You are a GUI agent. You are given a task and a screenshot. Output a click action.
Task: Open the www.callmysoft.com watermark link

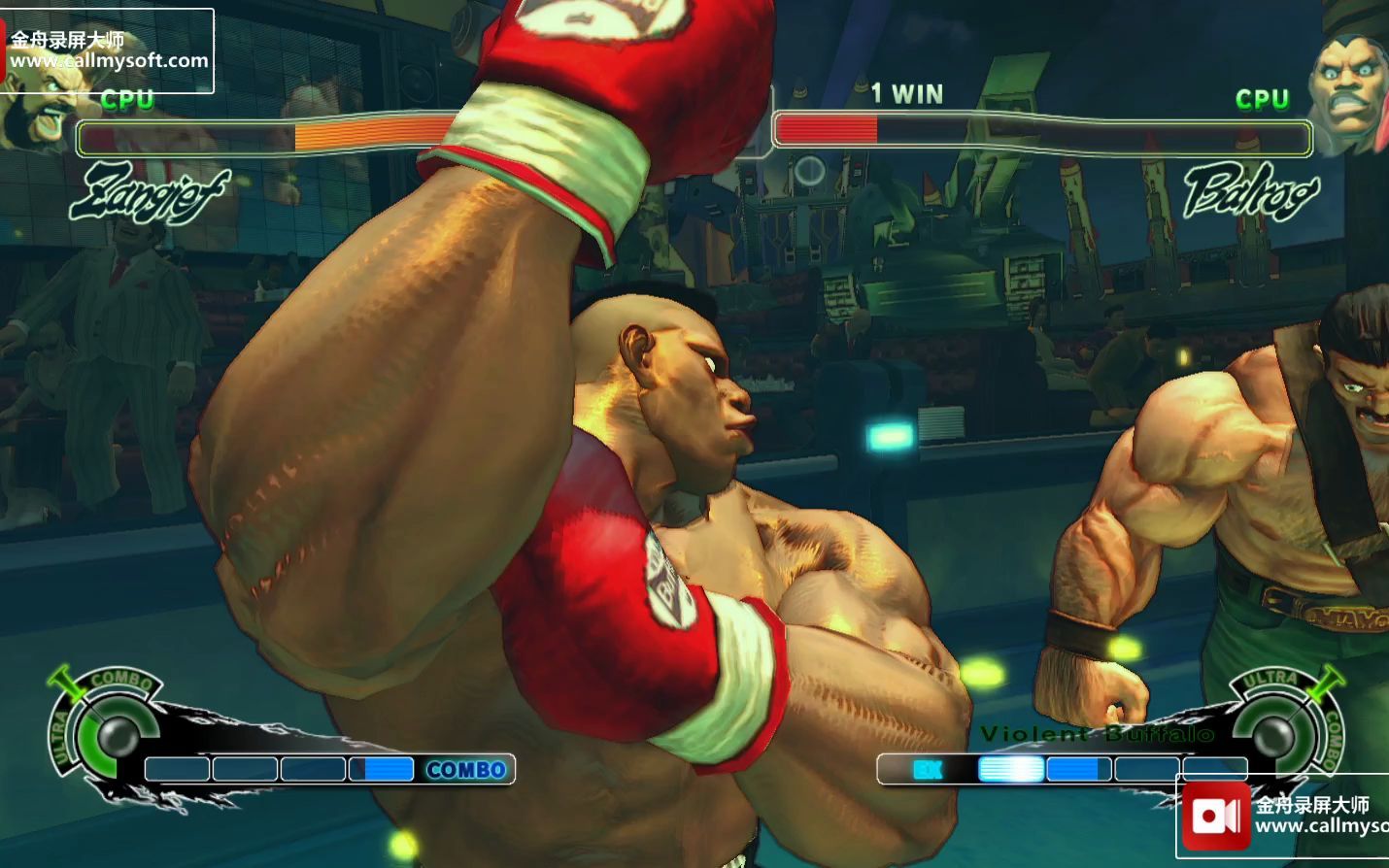coord(109,60)
